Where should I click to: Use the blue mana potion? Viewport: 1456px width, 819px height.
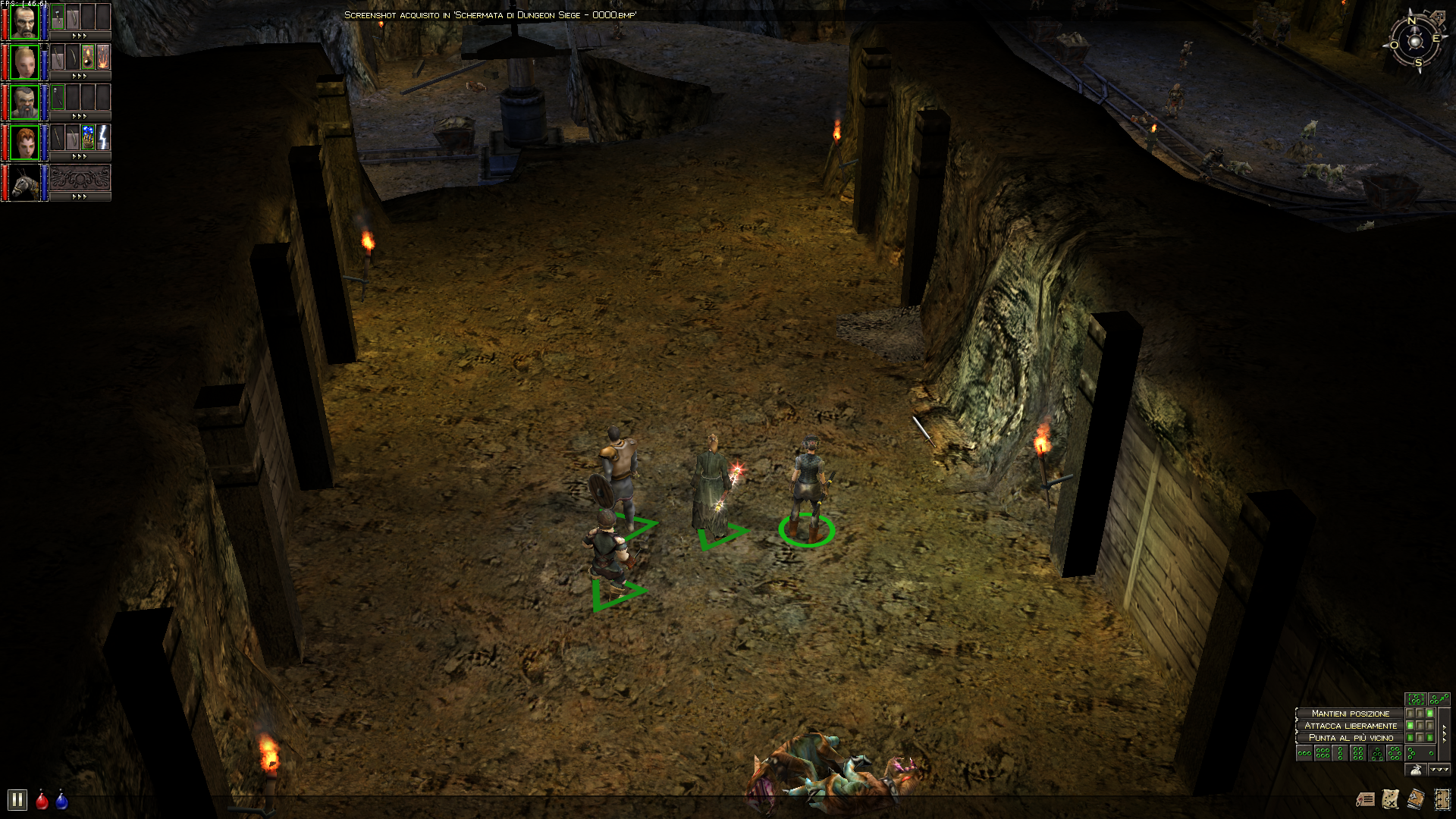(61, 800)
